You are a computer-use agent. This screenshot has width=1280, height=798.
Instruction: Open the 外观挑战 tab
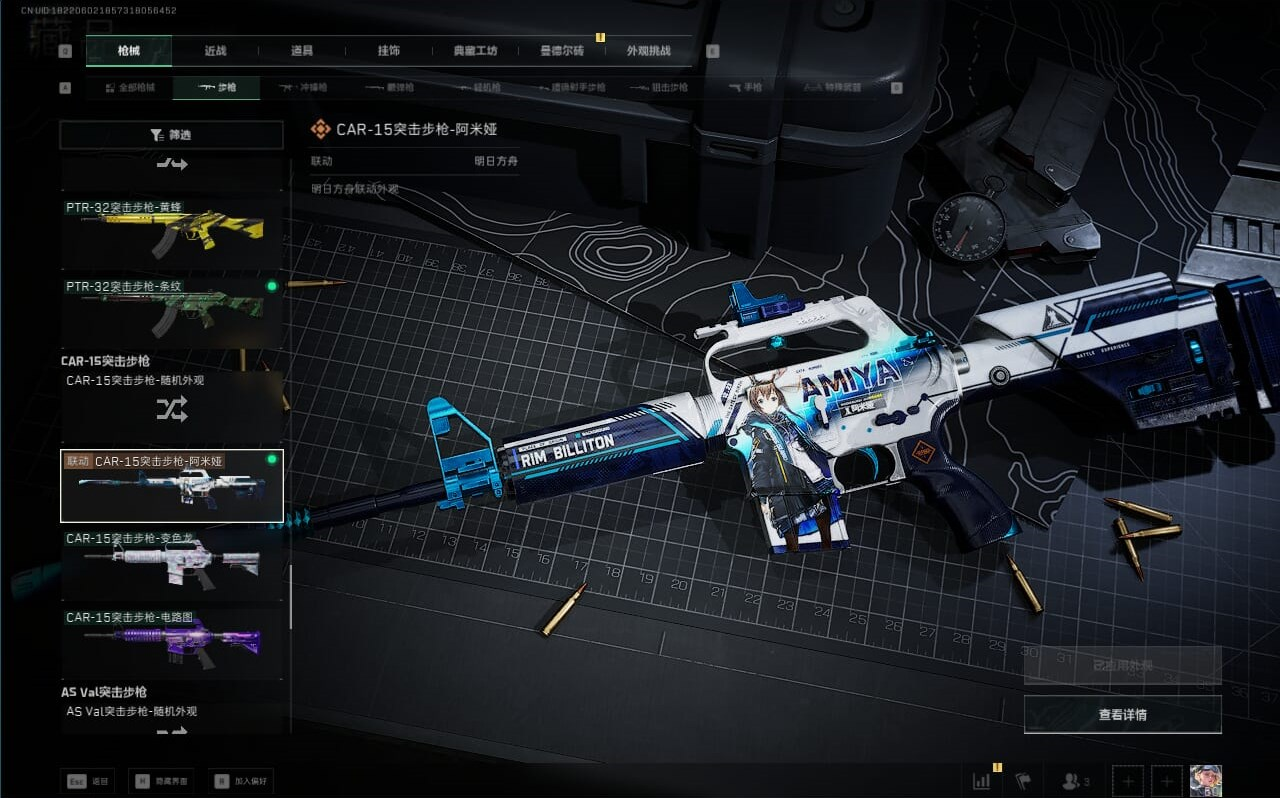tap(648, 51)
